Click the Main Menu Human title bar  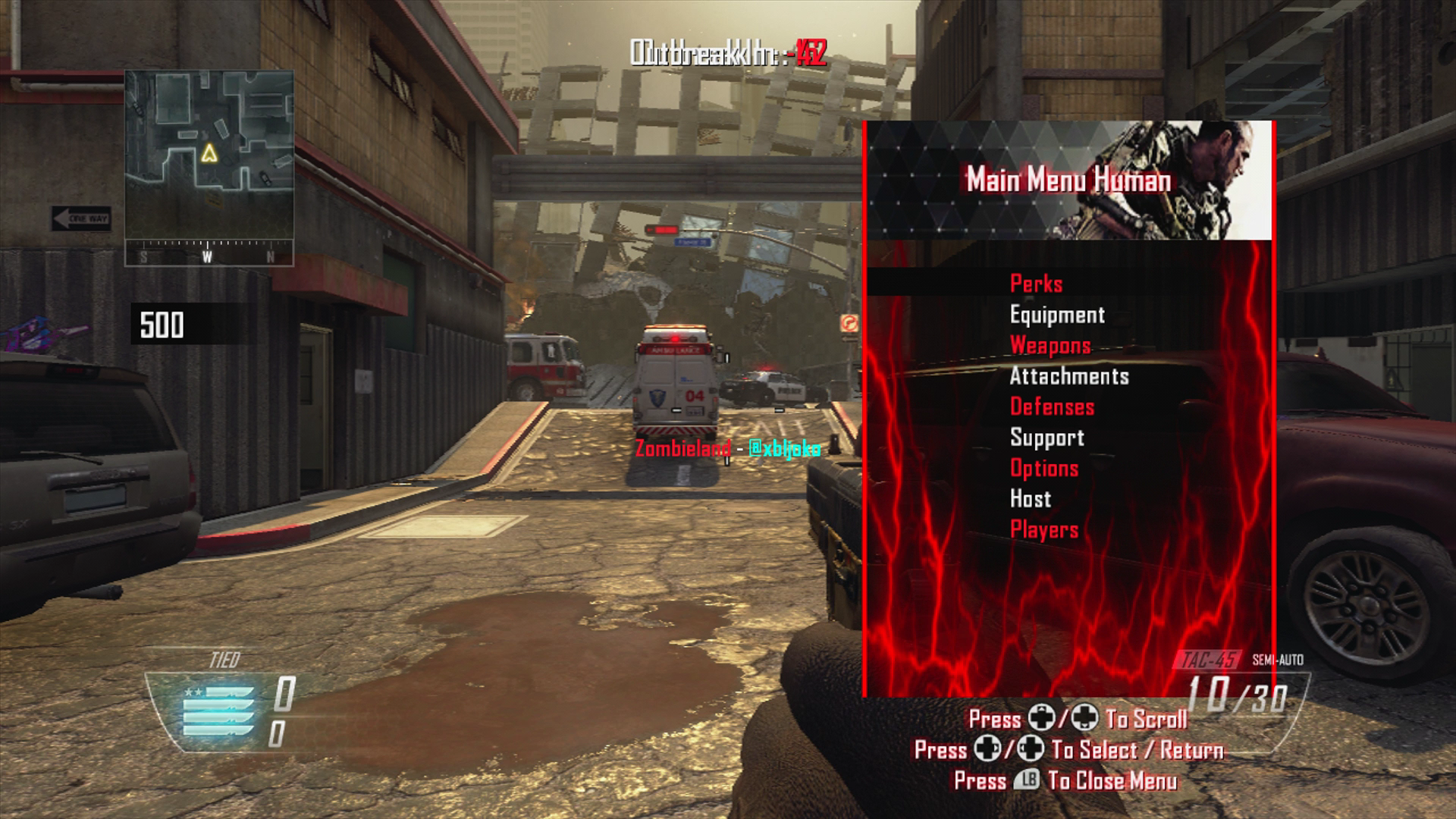point(1069,180)
